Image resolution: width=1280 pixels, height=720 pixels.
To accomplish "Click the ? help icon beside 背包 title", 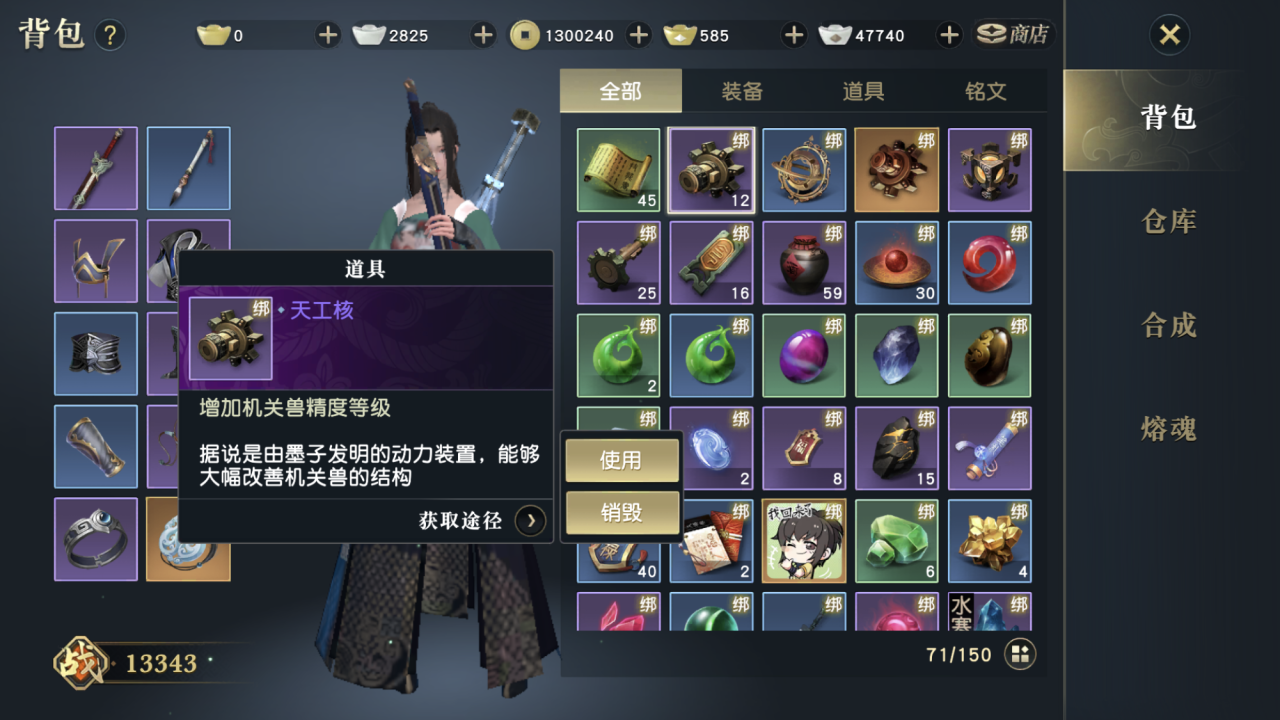I will click(x=108, y=34).
